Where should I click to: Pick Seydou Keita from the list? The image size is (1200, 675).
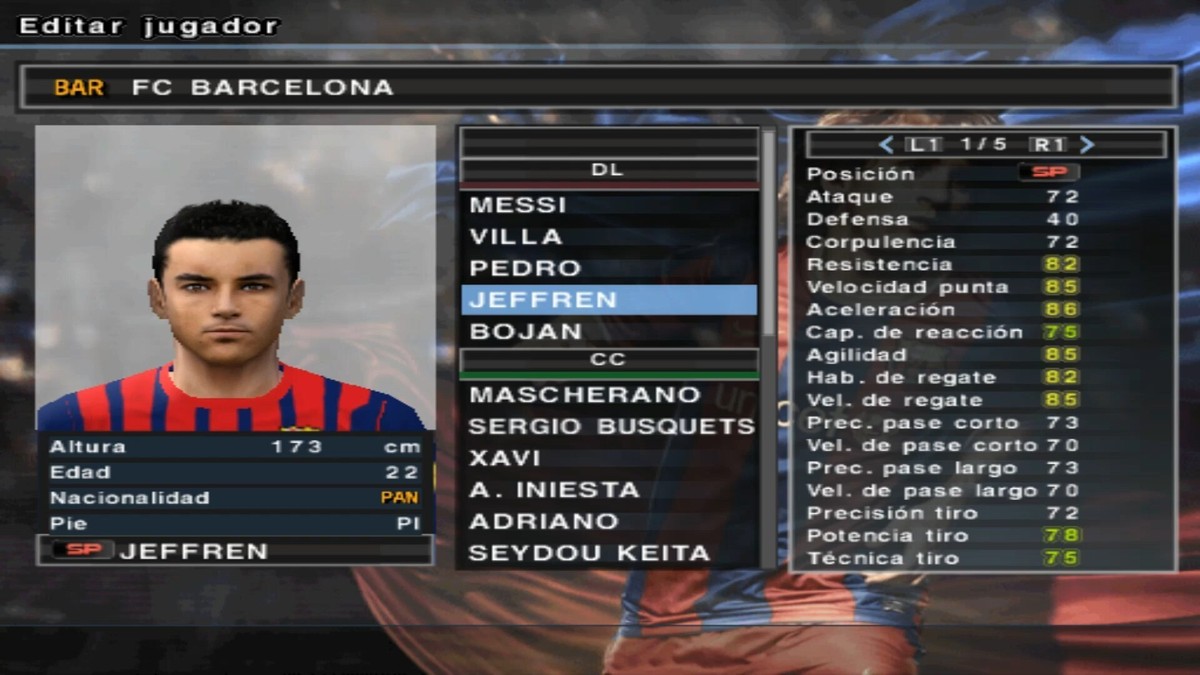(589, 553)
